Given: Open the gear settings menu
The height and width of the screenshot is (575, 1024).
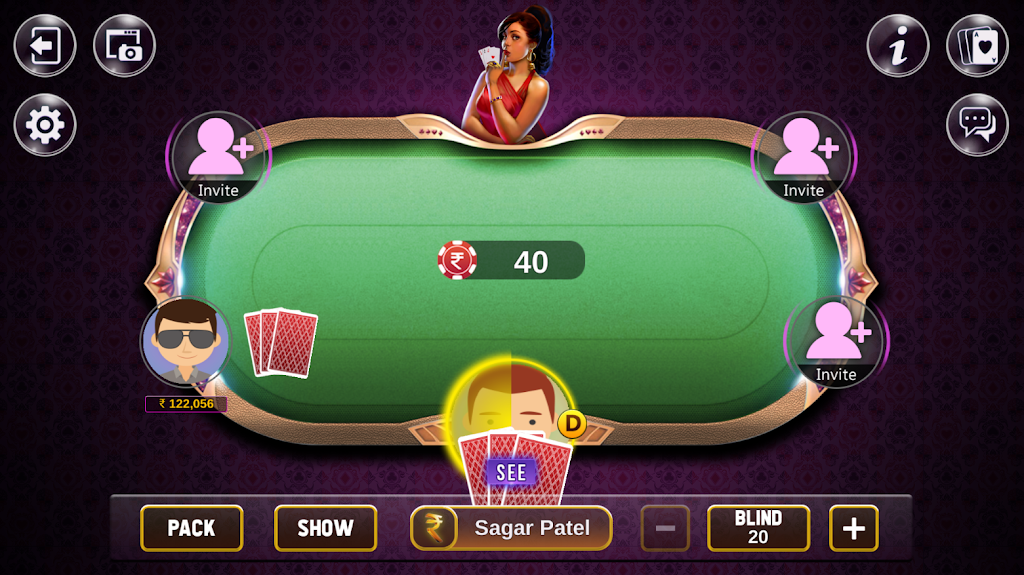Looking at the screenshot, I should [x=45, y=125].
